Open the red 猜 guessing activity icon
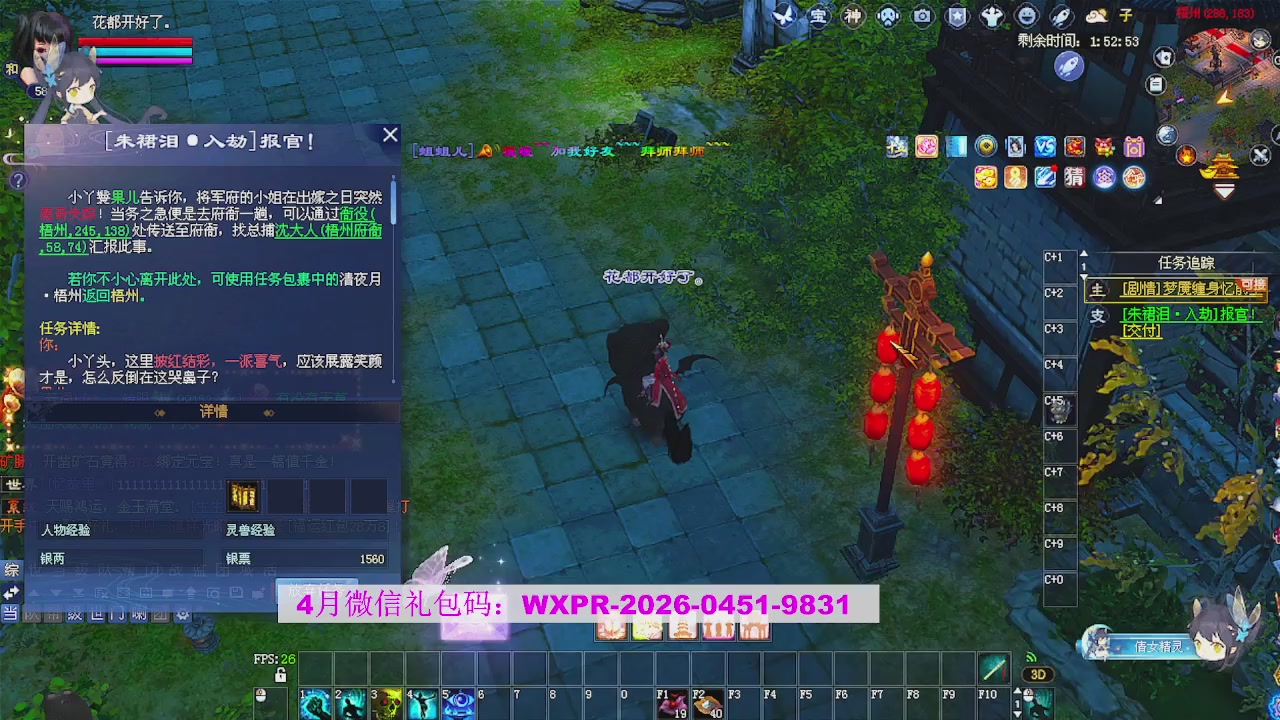Screen dimensions: 1280x720 click(x=1073, y=176)
